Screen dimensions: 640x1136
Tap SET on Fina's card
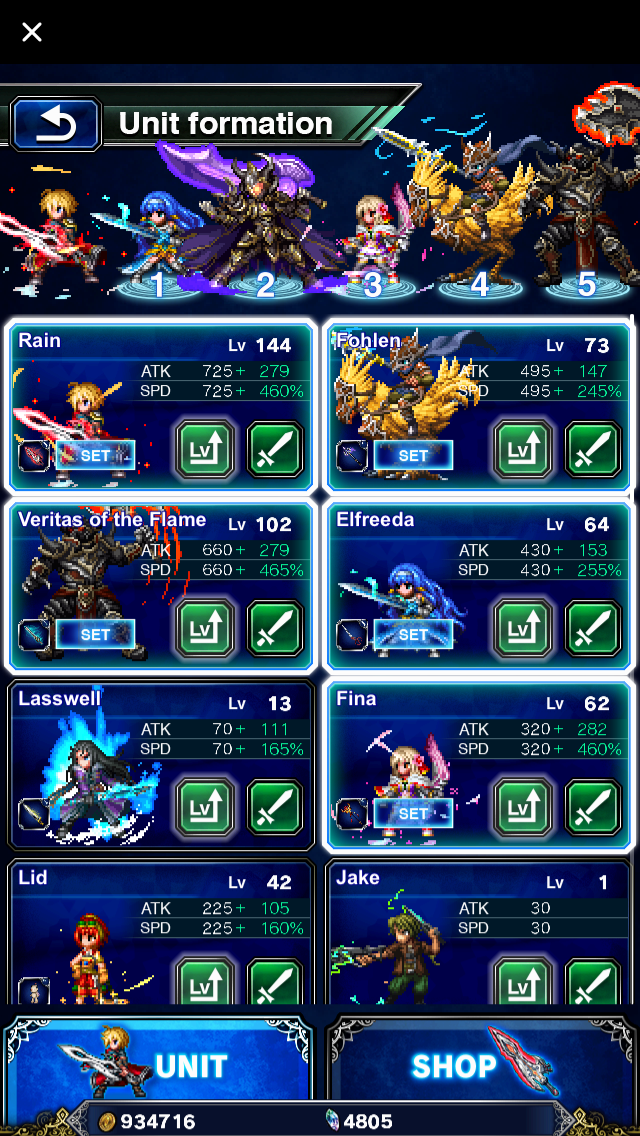[413, 813]
